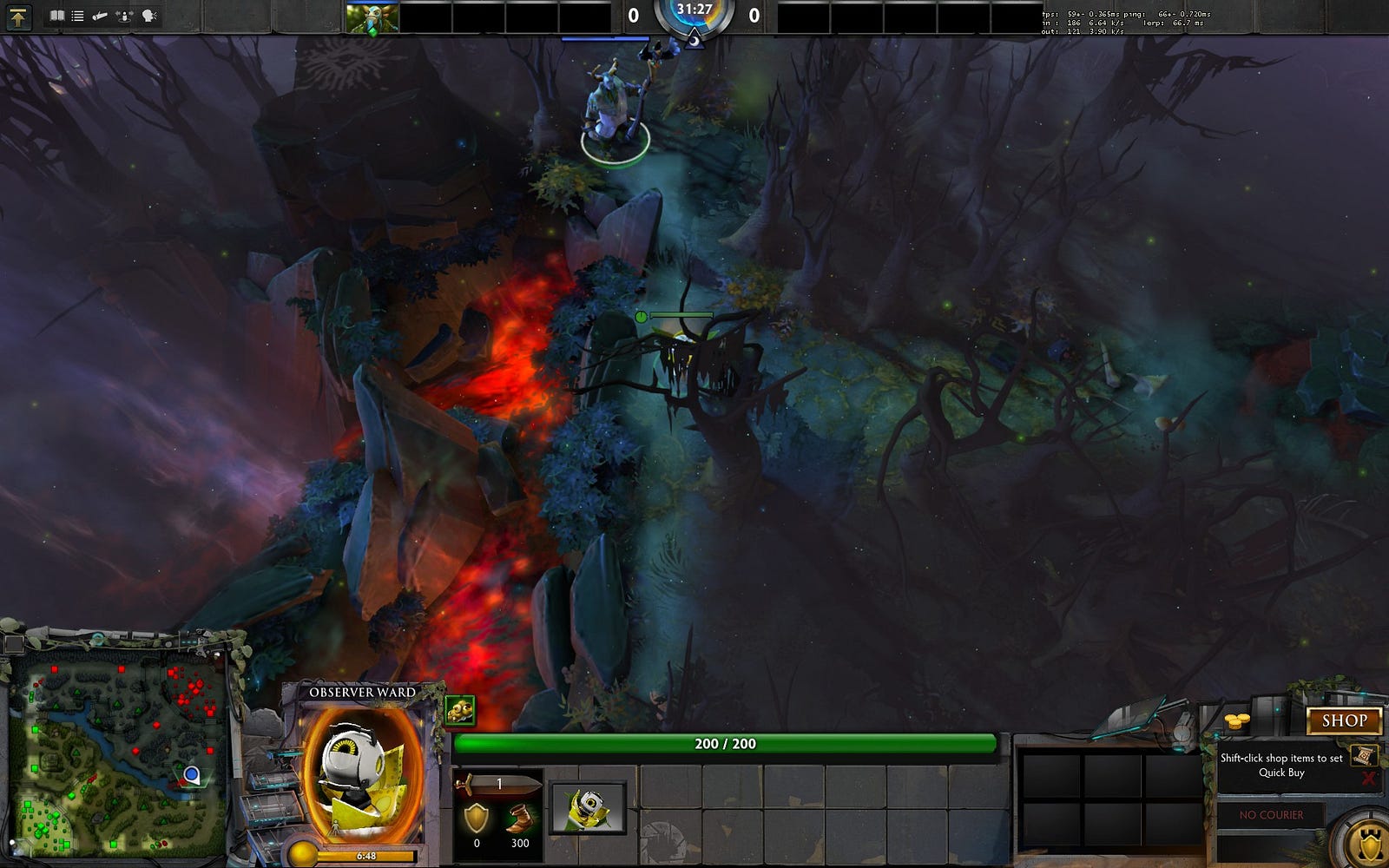Image resolution: width=1389 pixels, height=868 pixels.
Task: Click the log icon in top bar
Action: pyautogui.click(x=100, y=16)
